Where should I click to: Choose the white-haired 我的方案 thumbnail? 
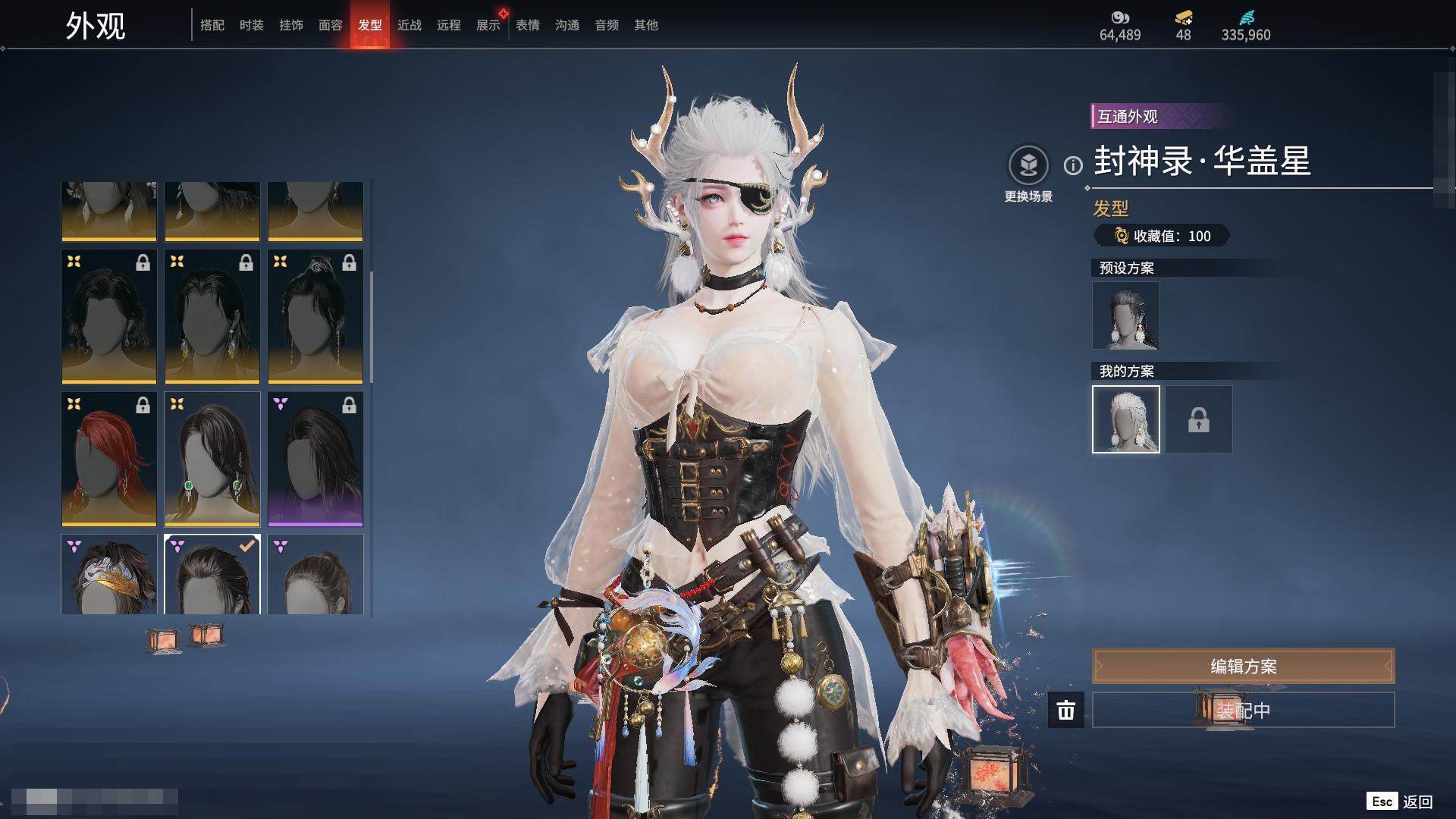[x=1126, y=419]
